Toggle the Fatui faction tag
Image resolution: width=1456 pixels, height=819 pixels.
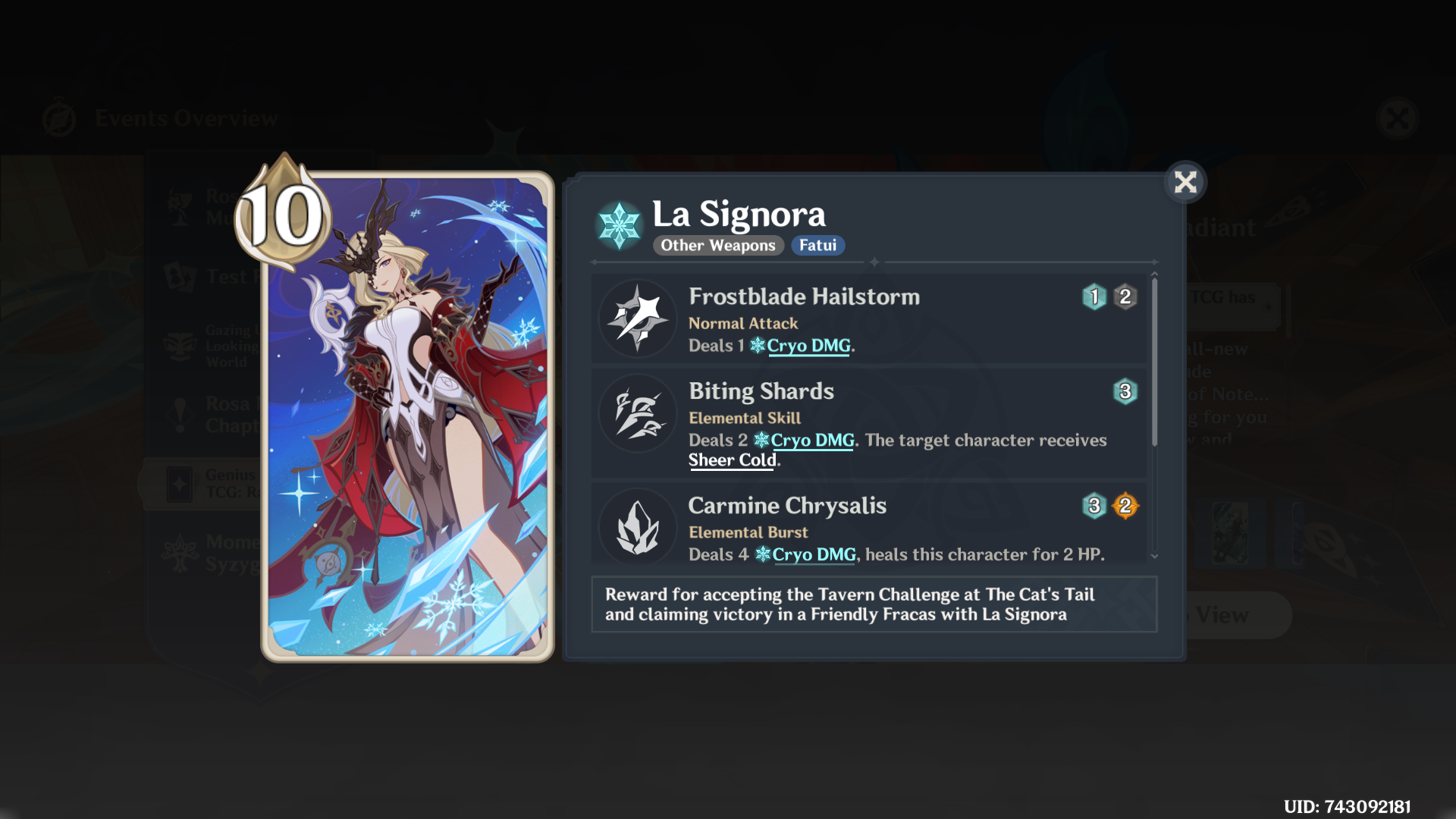tap(817, 245)
